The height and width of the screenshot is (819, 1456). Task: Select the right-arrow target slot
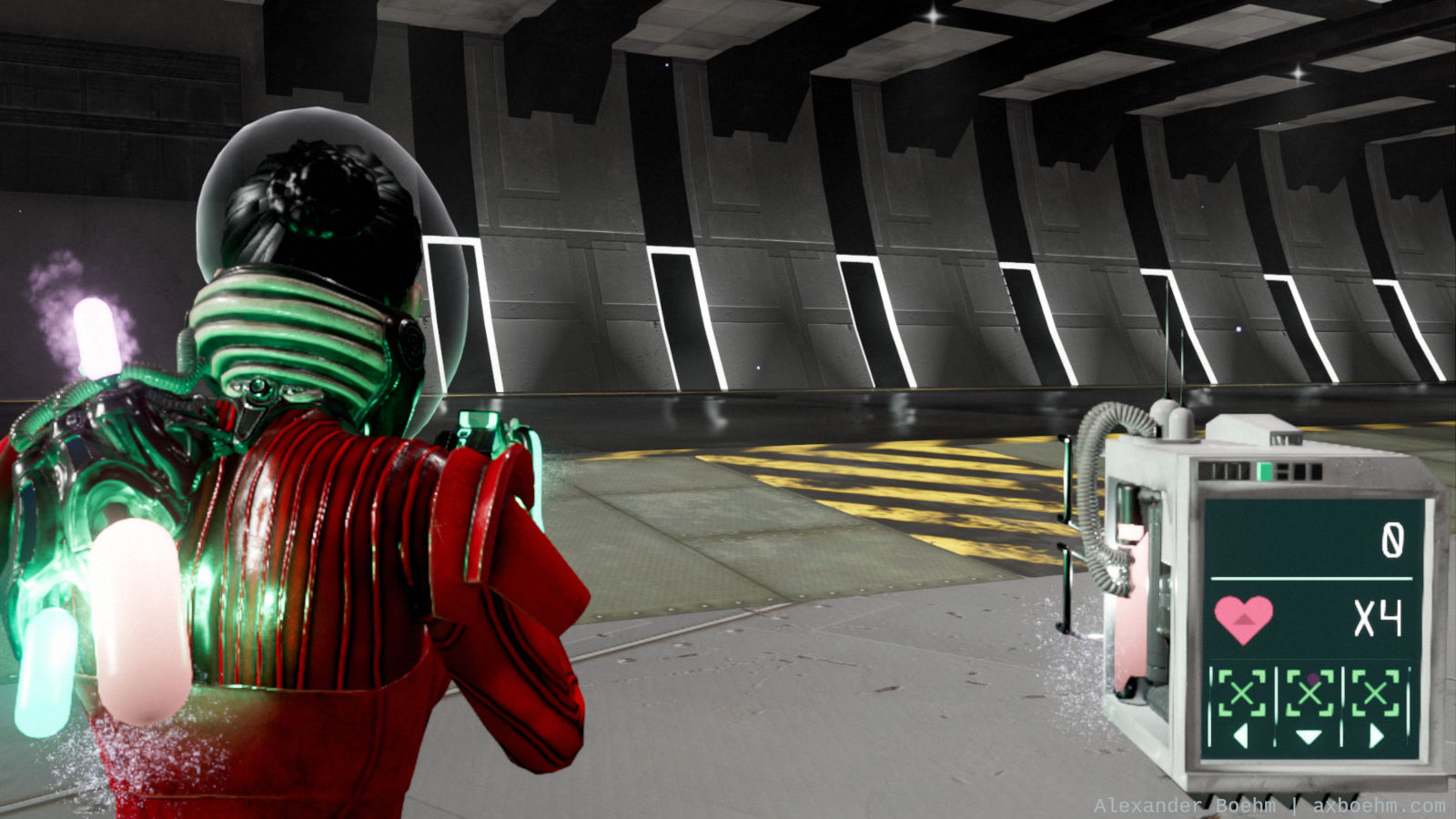(x=1376, y=706)
